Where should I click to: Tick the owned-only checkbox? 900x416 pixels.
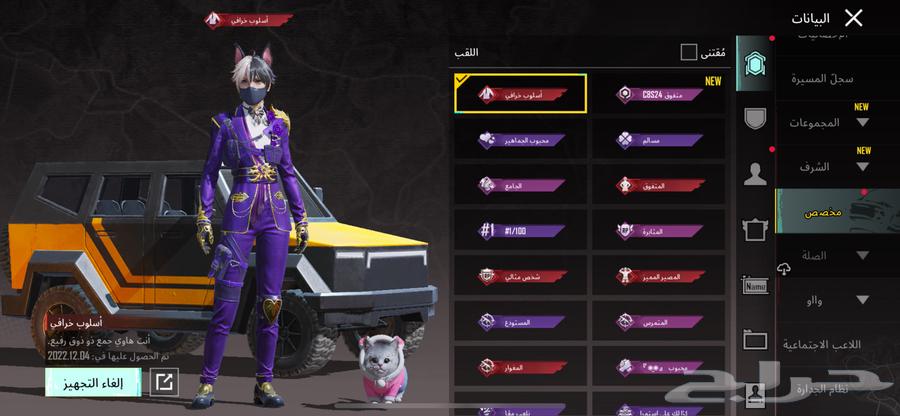coord(689,52)
